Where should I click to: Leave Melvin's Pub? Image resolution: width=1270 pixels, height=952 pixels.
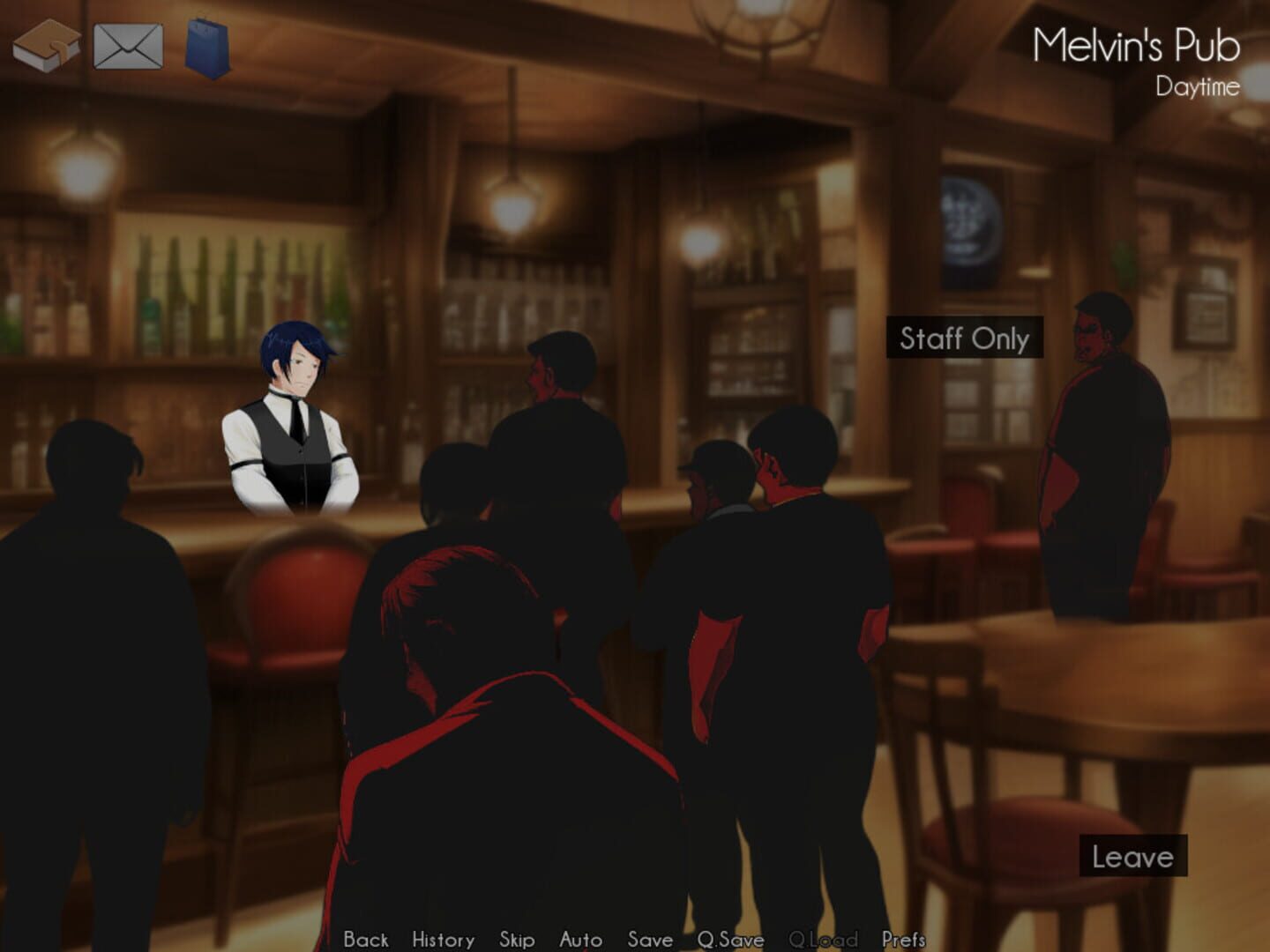tap(1134, 854)
